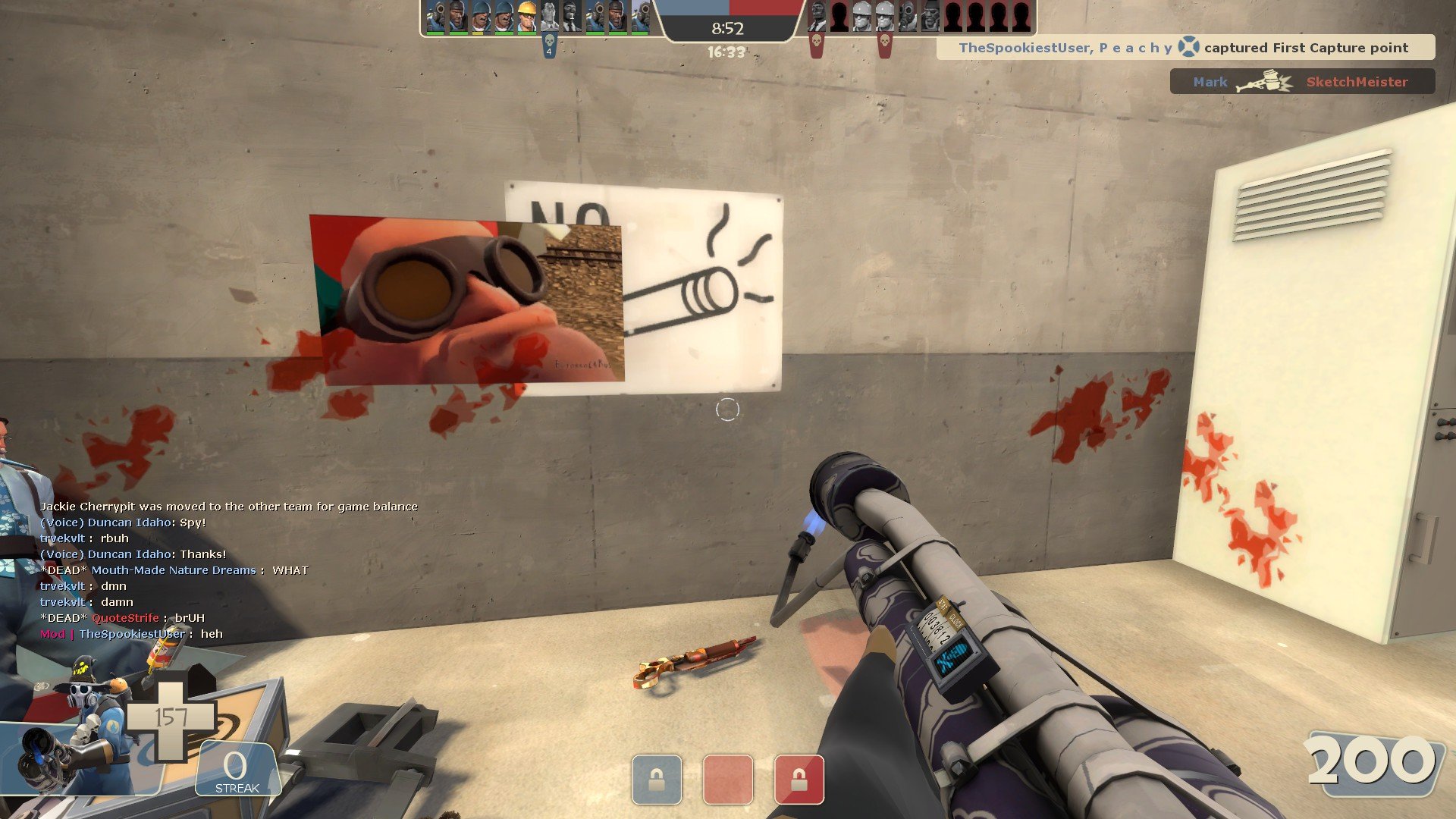This screenshot has width=1456, height=819.
Task: Click the dead RED Spy portrait
Action: pos(817,17)
